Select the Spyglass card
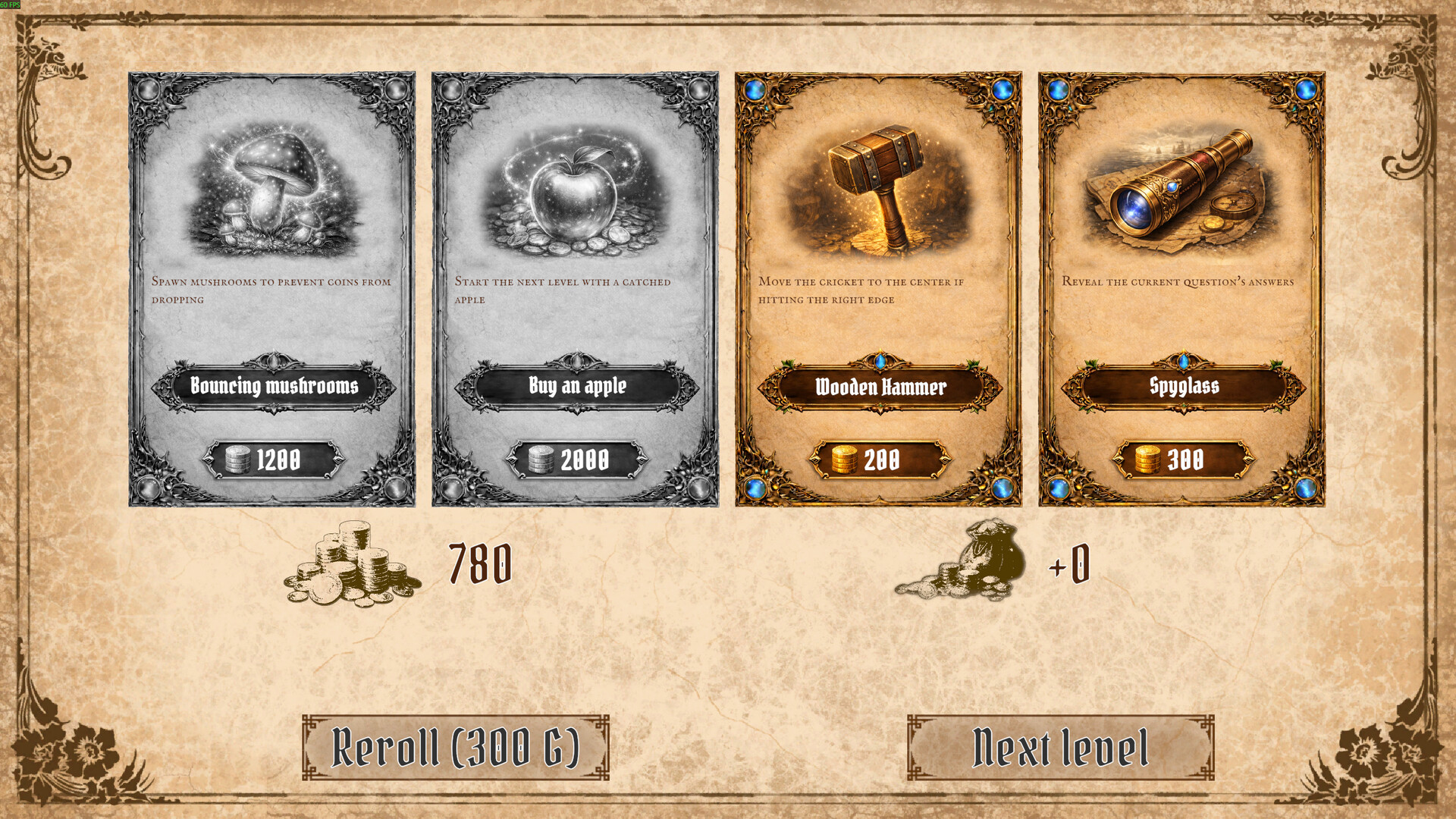1456x819 pixels. (x=1181, y=288)
